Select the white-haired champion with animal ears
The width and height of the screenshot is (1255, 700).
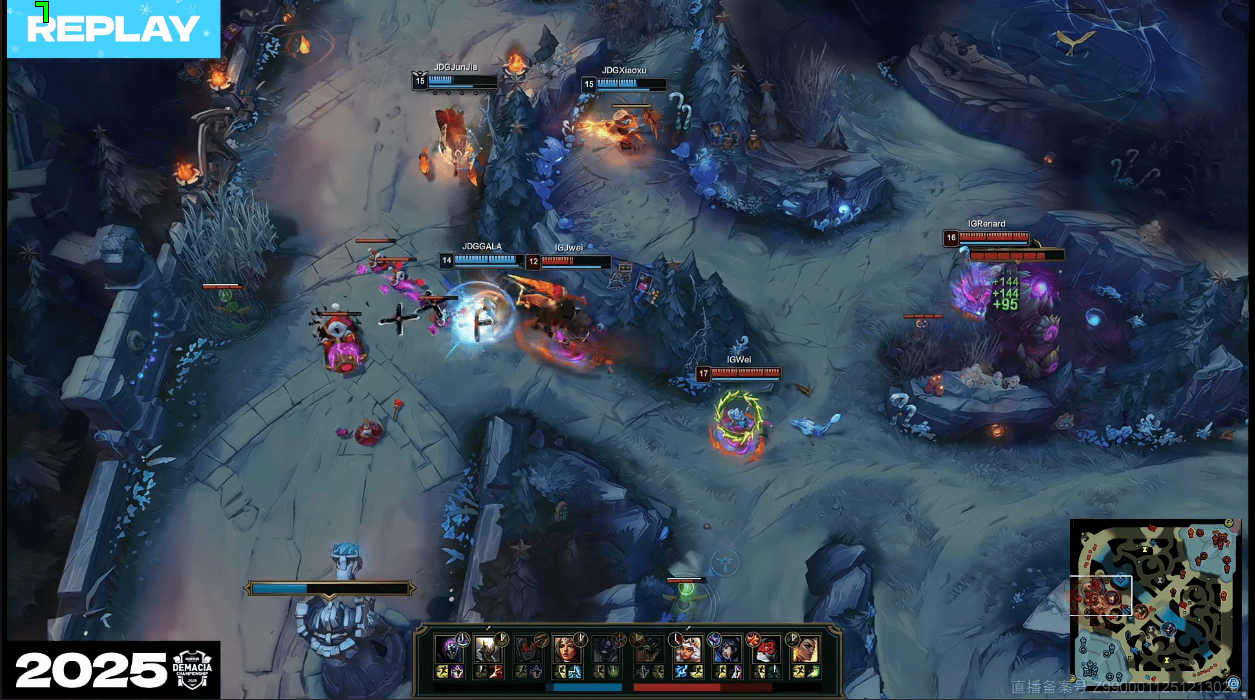(687, 648)
